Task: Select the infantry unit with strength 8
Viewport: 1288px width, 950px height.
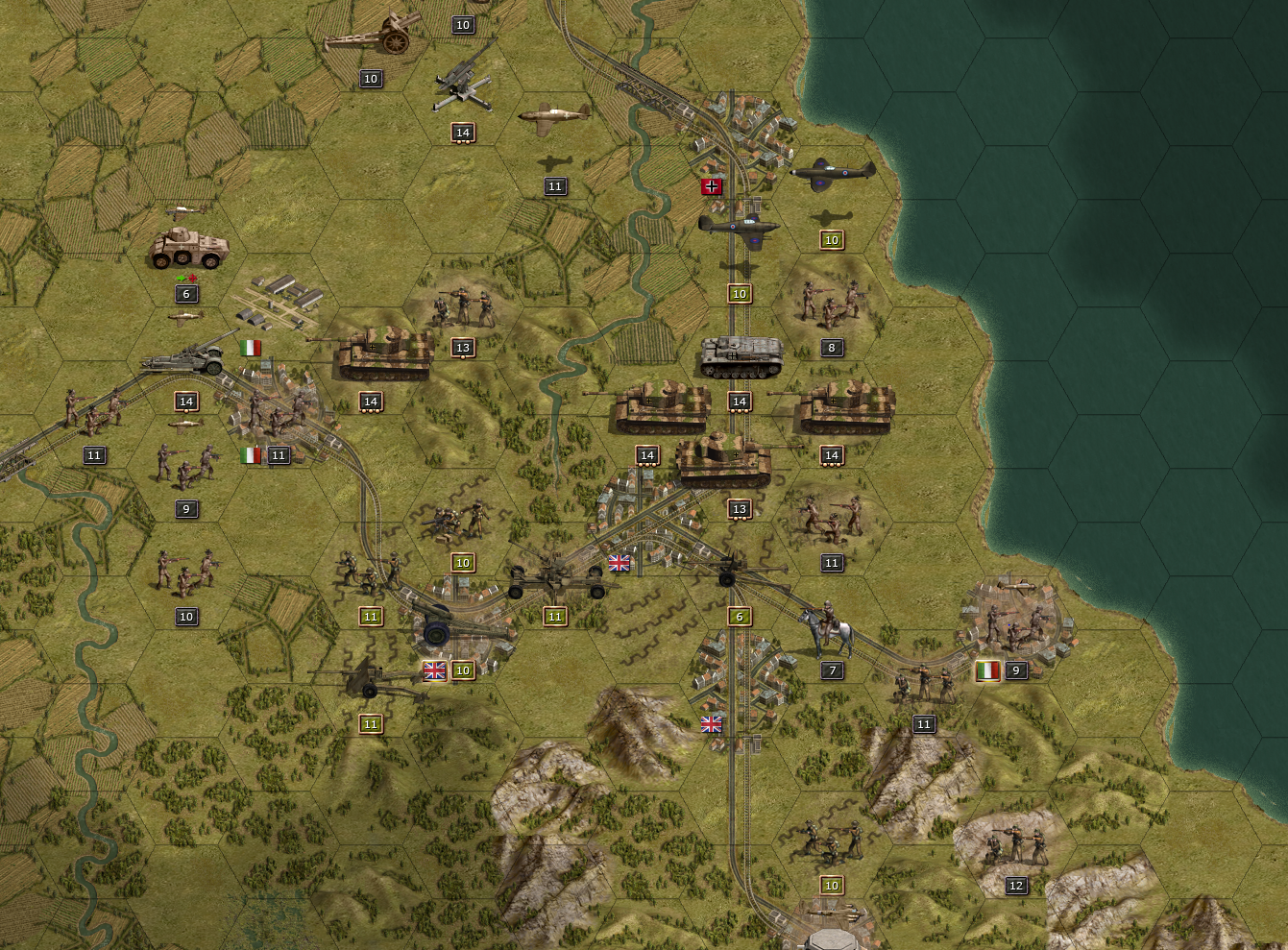Action: (830, 302)
